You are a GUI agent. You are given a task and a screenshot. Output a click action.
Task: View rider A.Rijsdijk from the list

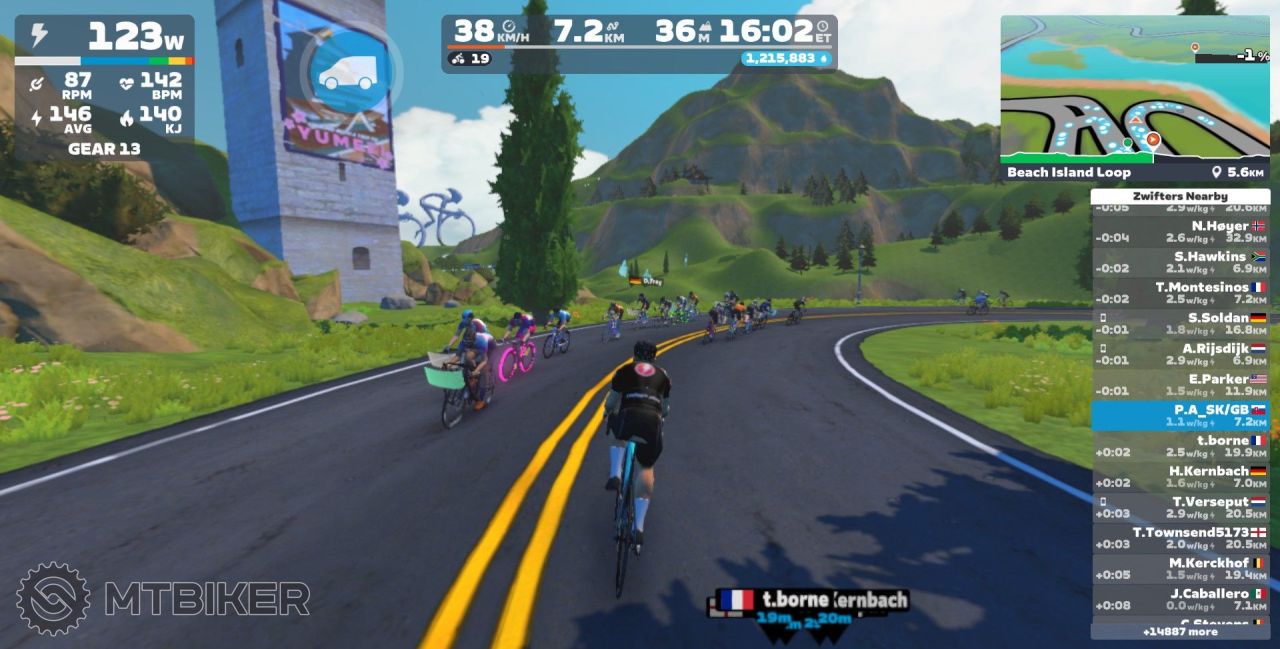coord(1181,355)
